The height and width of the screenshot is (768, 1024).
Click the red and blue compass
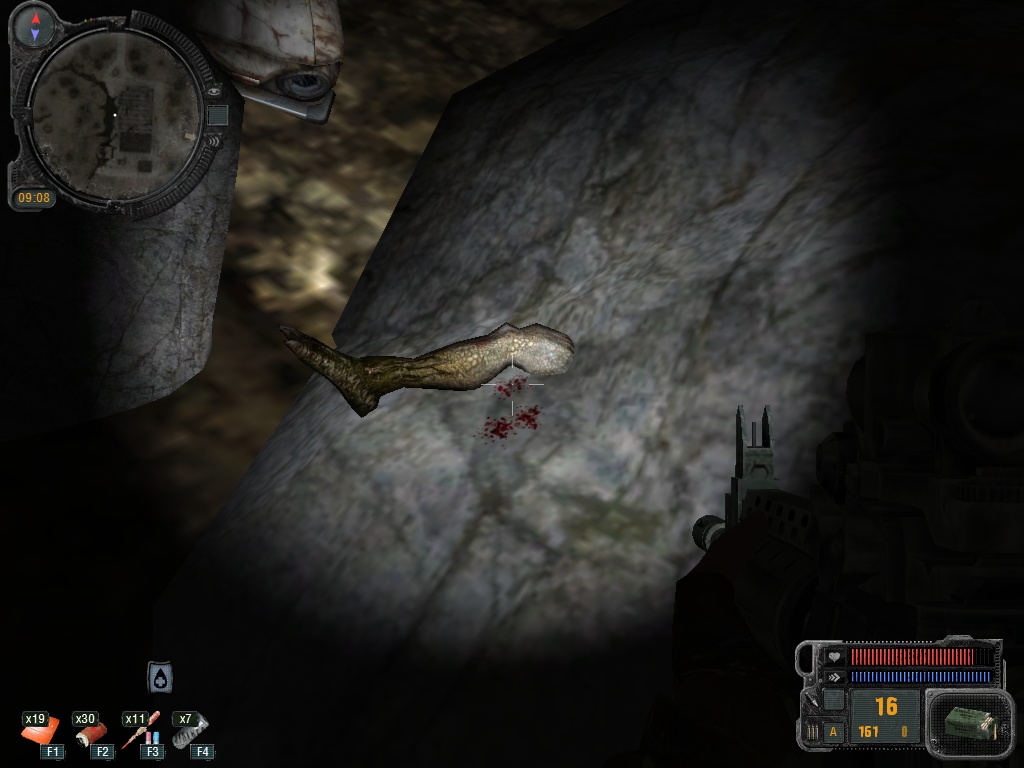coord(36,27)
